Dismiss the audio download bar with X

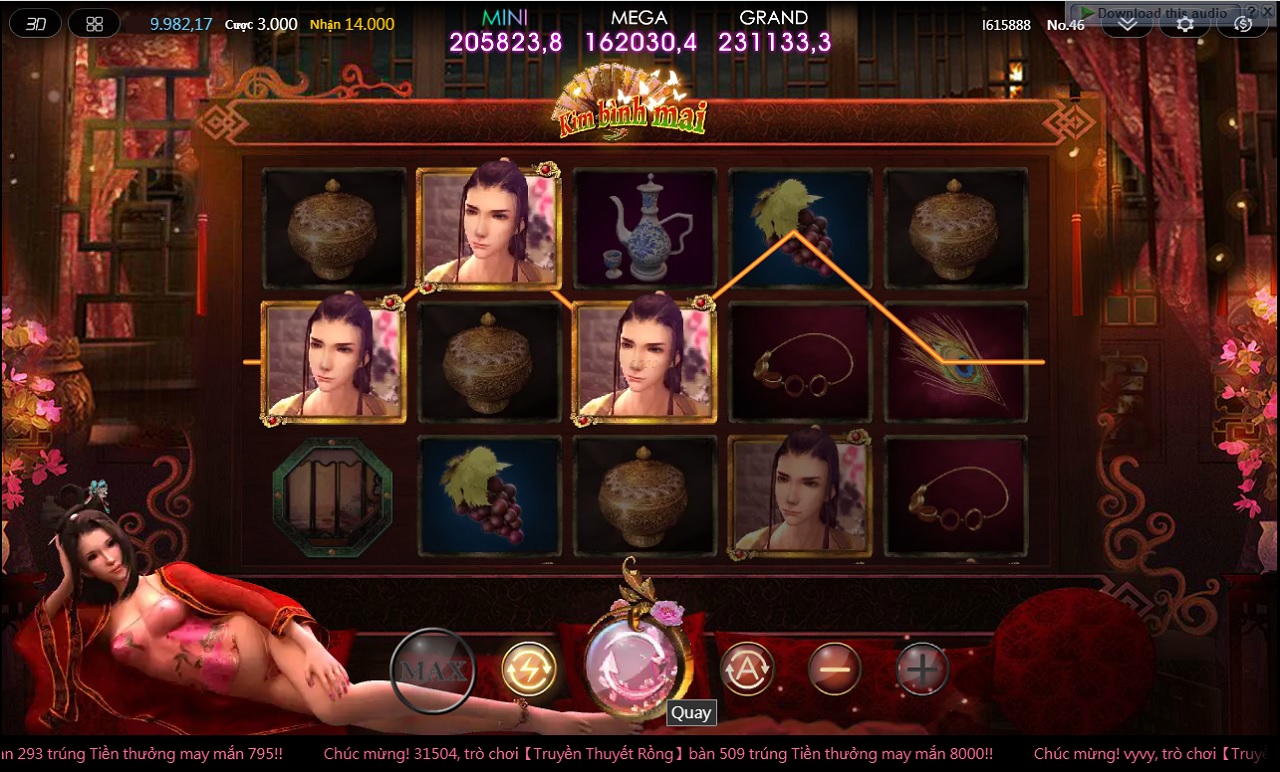click(x=1269, y=11)
